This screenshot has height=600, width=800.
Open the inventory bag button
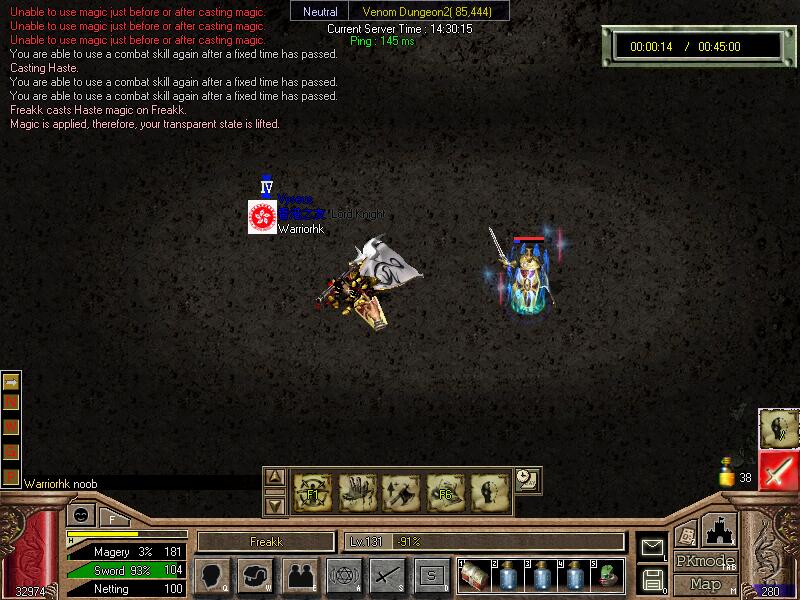click(255, 575)
